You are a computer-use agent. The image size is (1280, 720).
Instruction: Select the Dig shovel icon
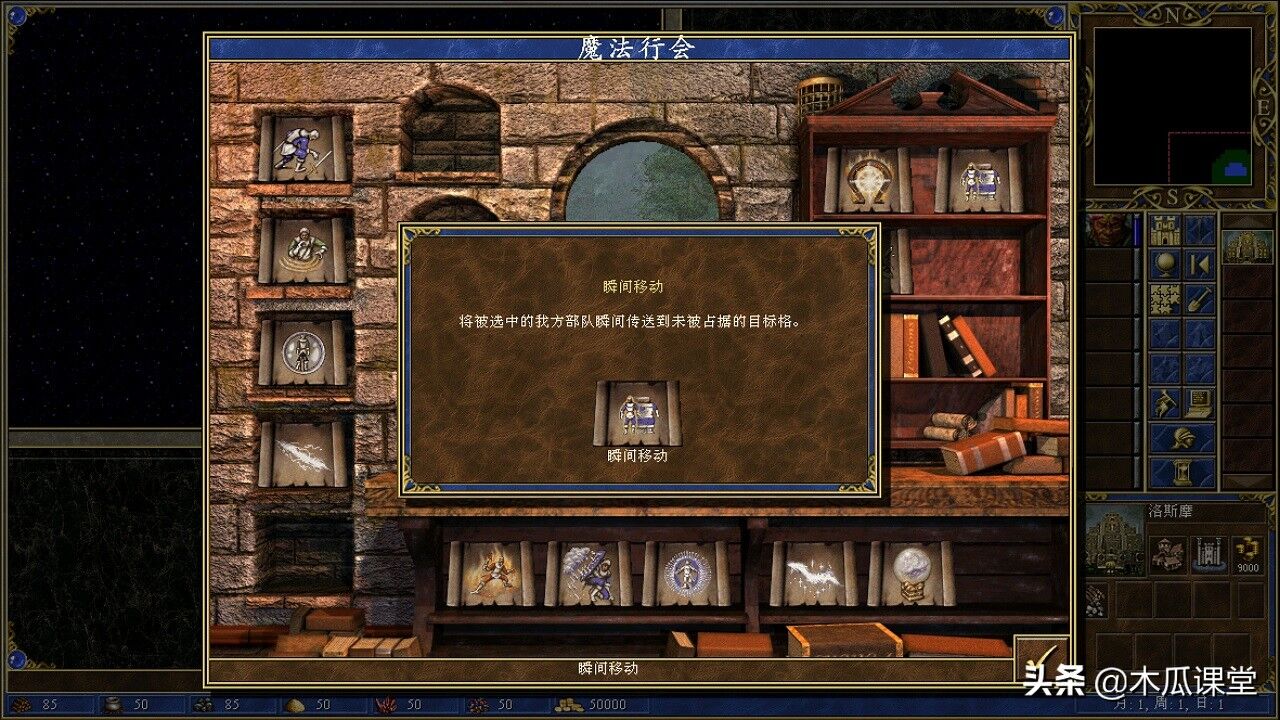(1198, 298)
